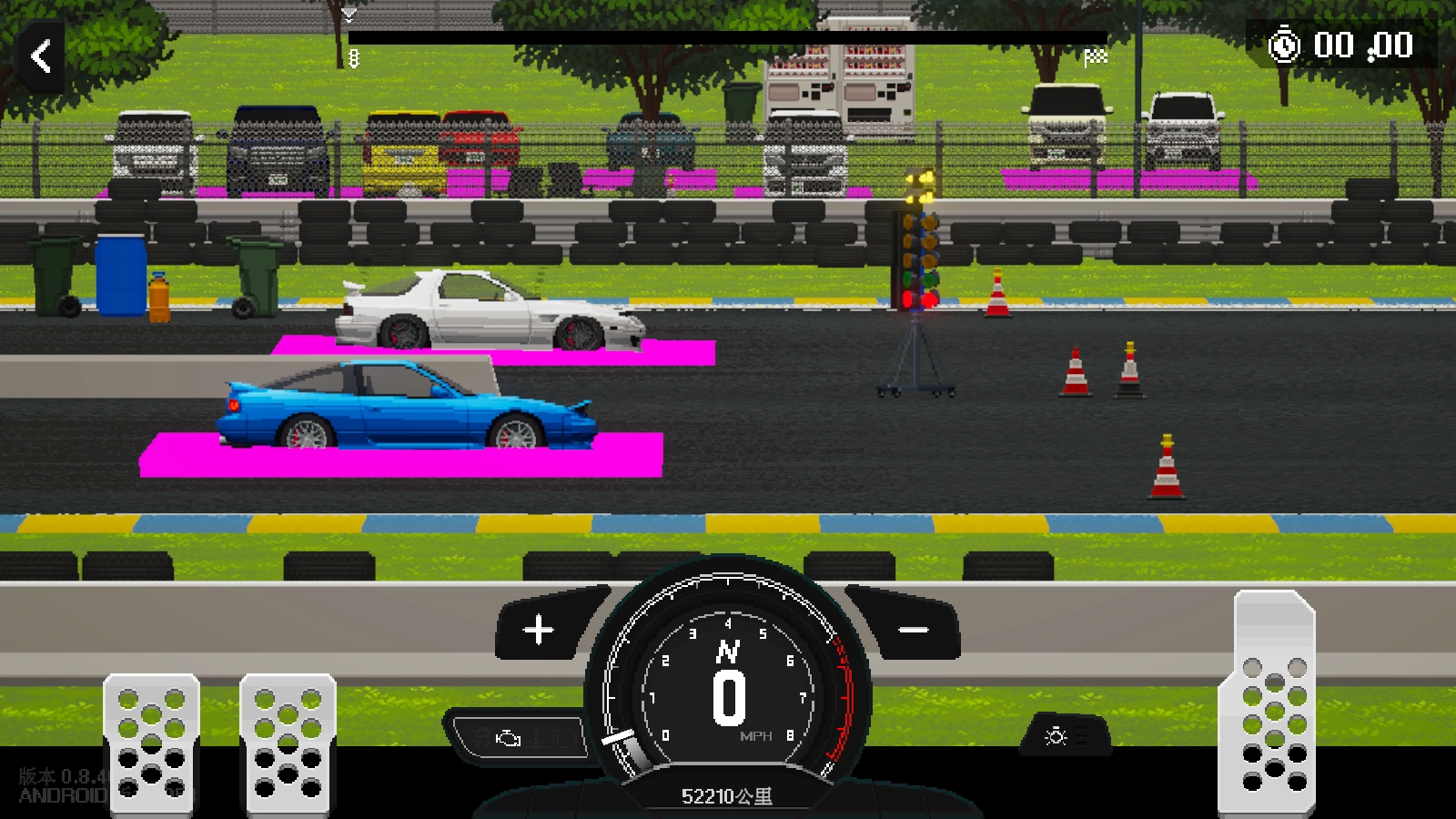This screenshot has height=819, width=1456.
Task: Shift down with the minus button
Action: tap(913, 630)
